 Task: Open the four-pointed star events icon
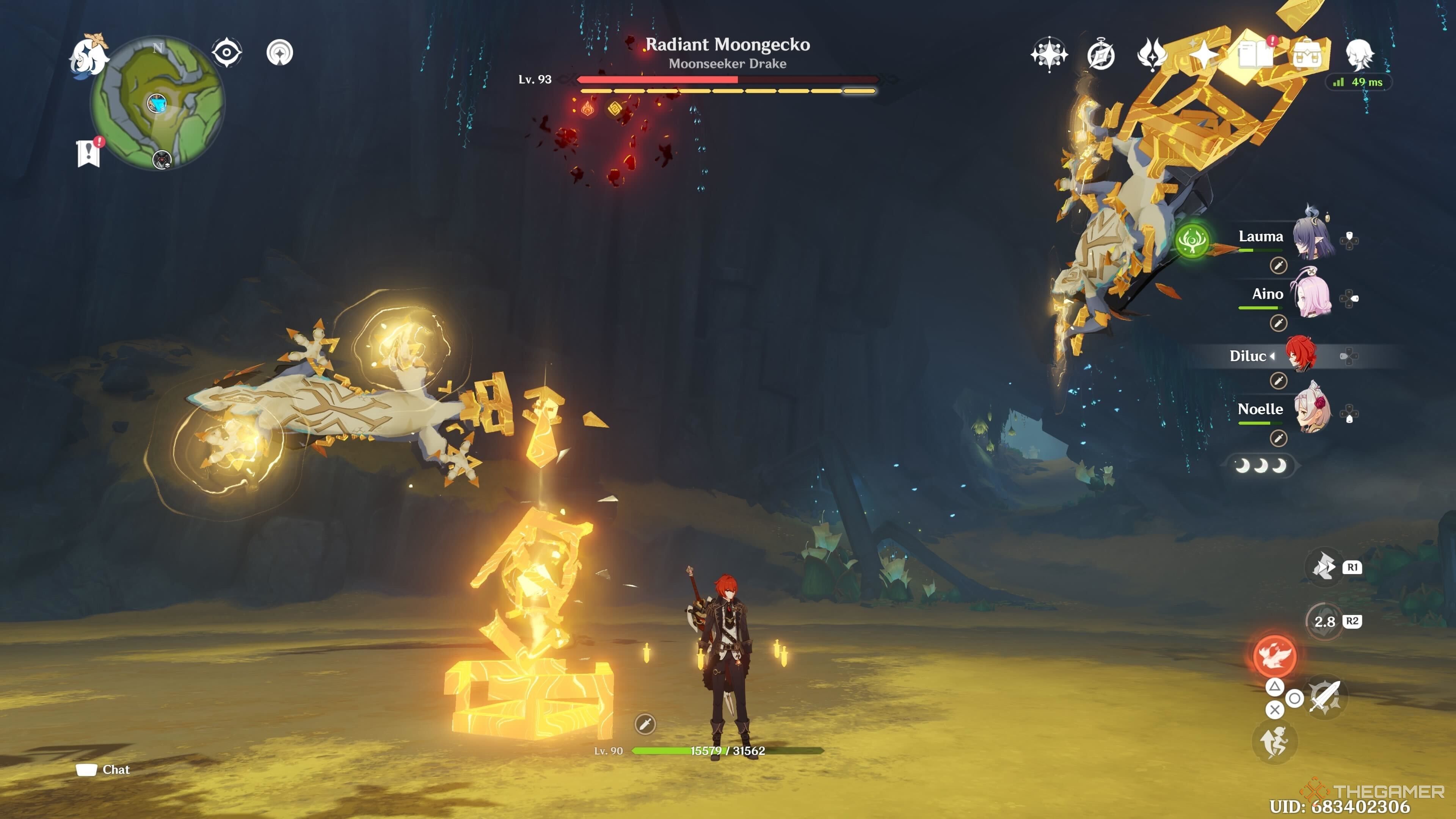point(1204,55)
